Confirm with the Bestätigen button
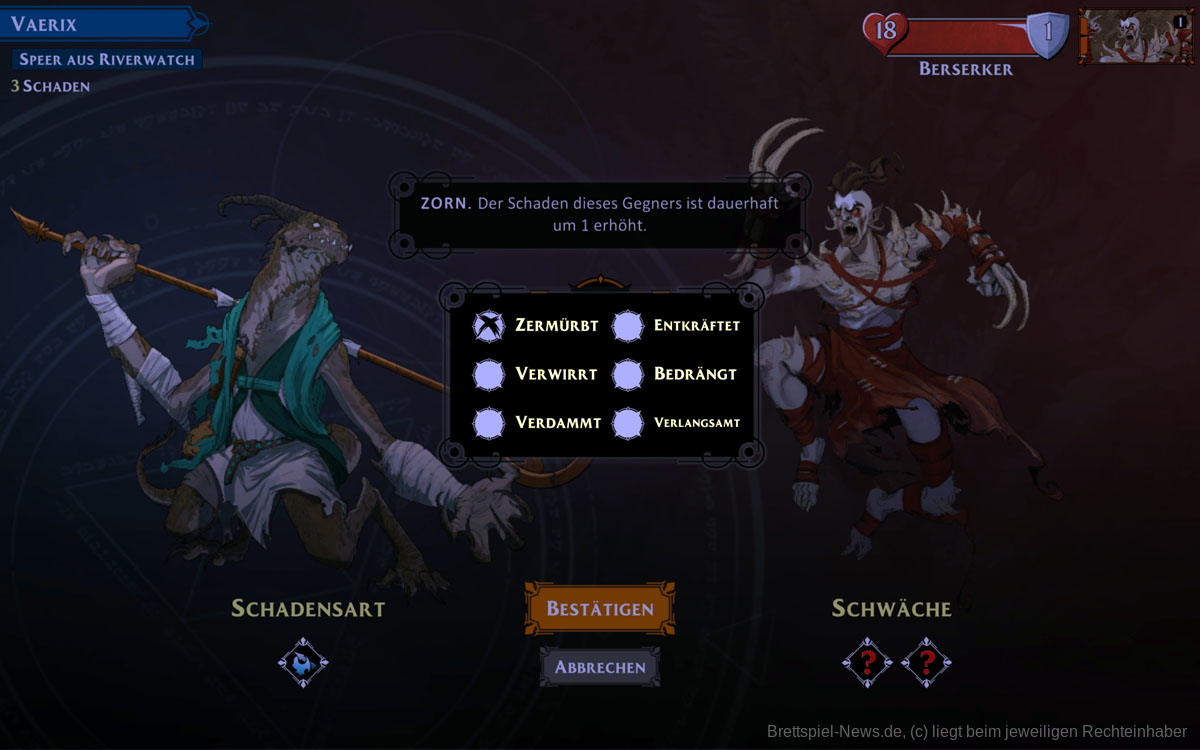The image size is (1200, 750). (600, 608)
